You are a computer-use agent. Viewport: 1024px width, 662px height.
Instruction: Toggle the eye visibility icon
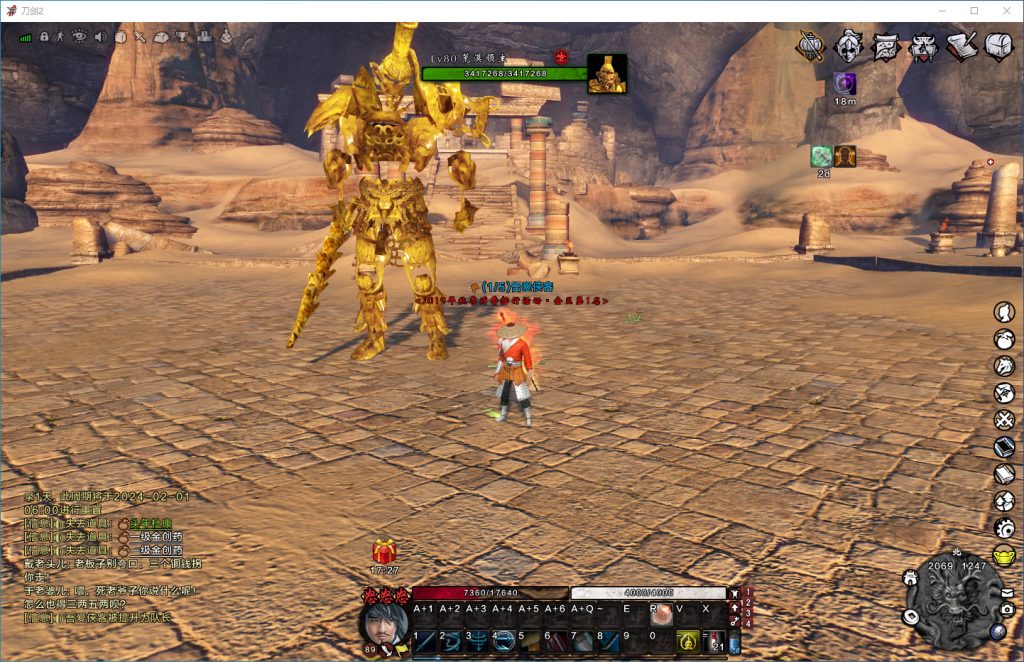[79, 37]
